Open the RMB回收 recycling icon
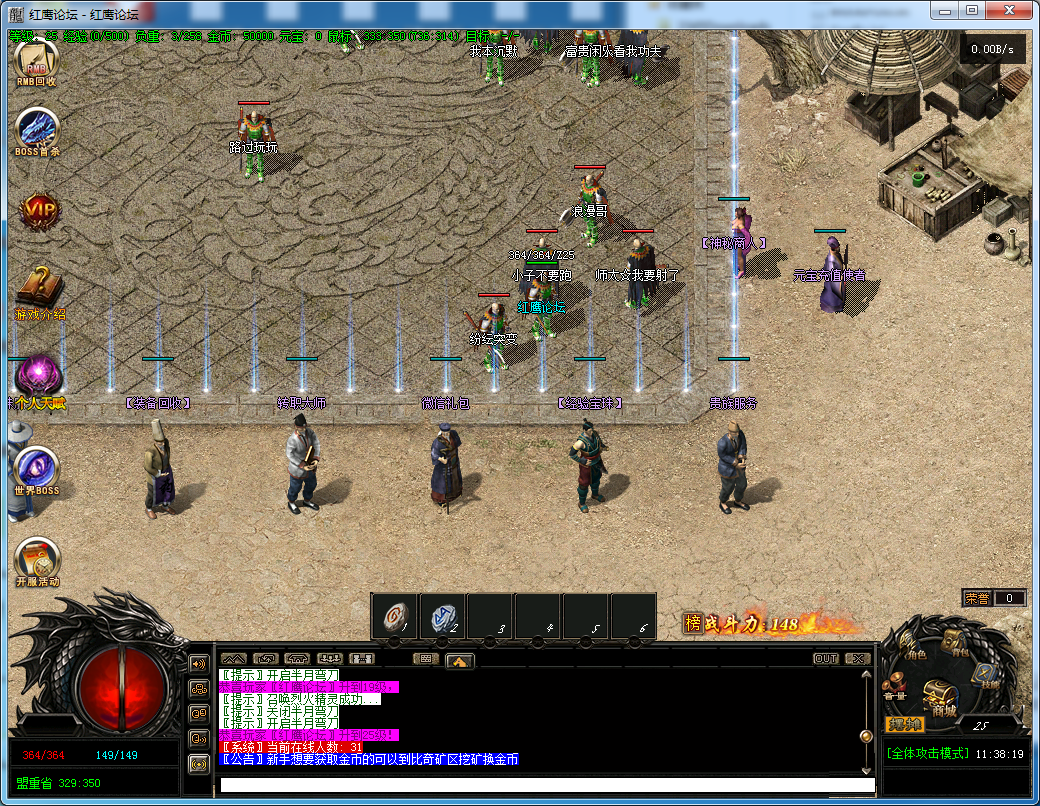The image size is (1040, 806). pyautogui.click(x=38, y=62)
